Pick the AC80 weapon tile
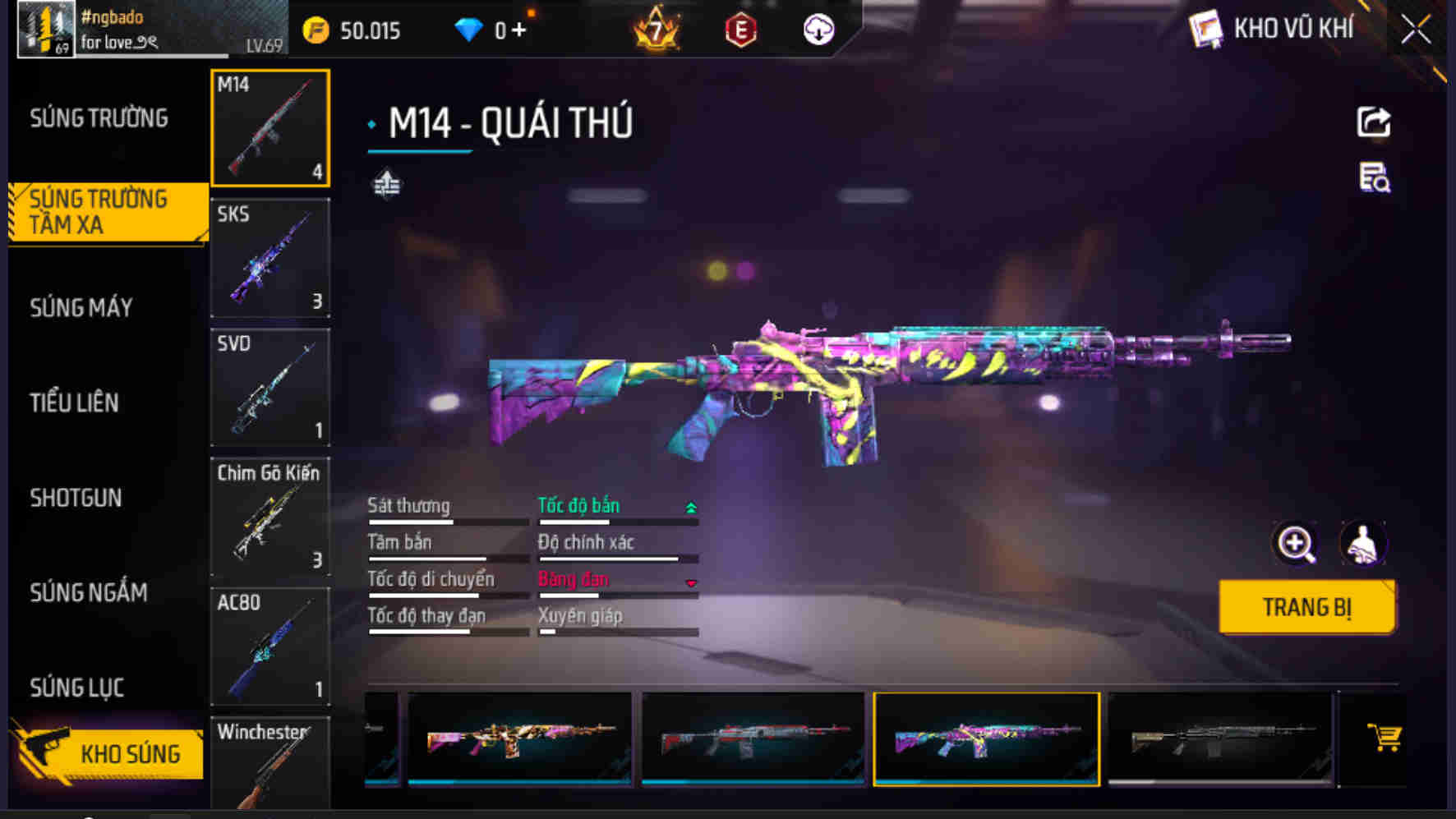The width and height of the screenshot is (1456, 819). coord(270,646)
